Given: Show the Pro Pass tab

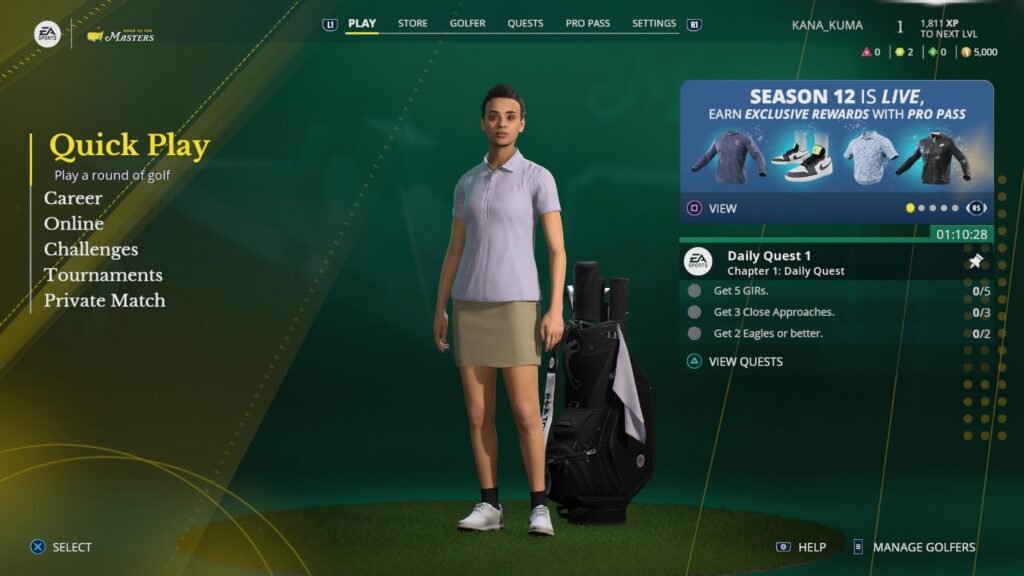Looking at the screenshot, I should (x=587, y=24).
